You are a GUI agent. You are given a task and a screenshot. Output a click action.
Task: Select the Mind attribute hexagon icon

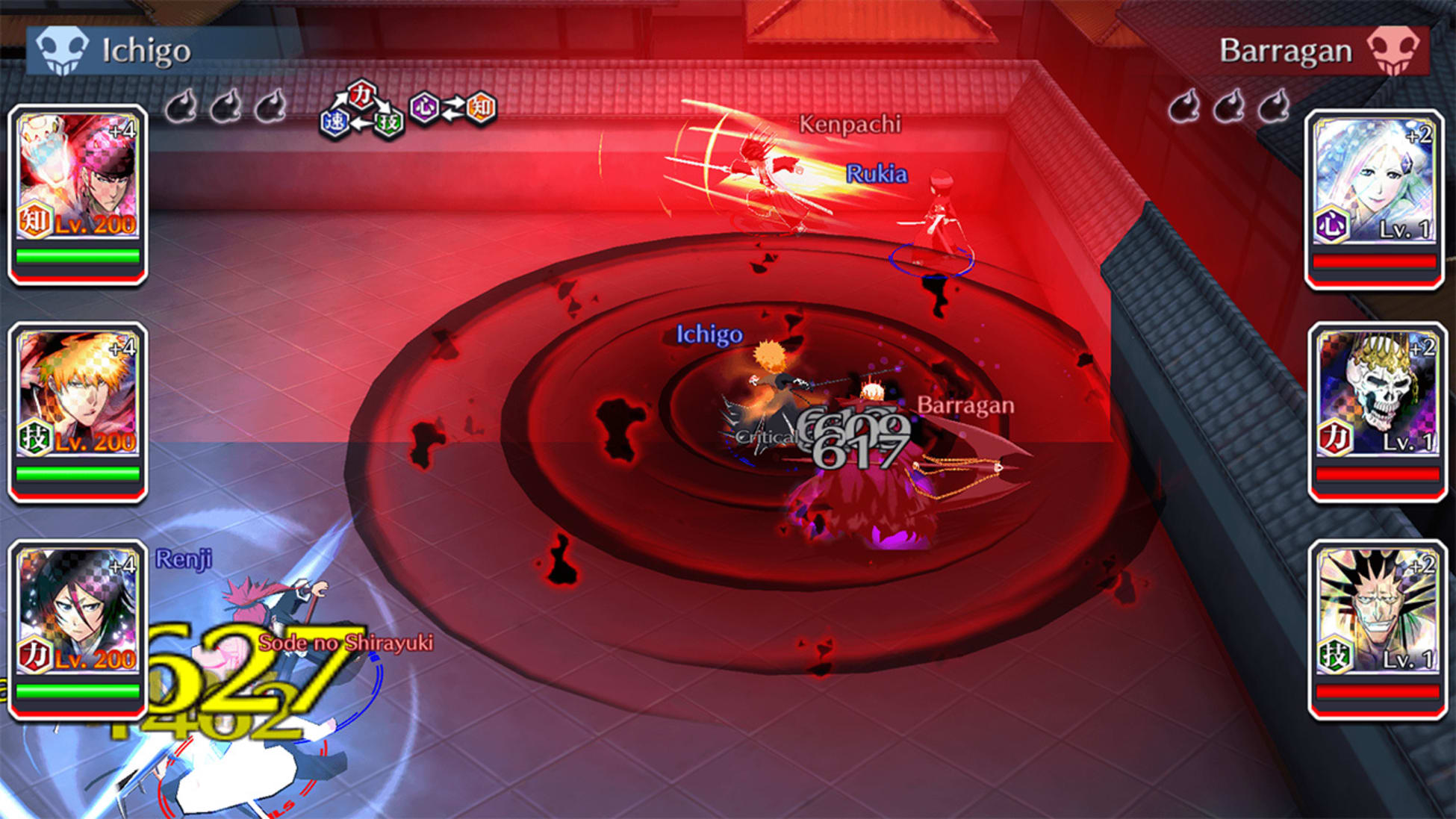coord(482,108)
